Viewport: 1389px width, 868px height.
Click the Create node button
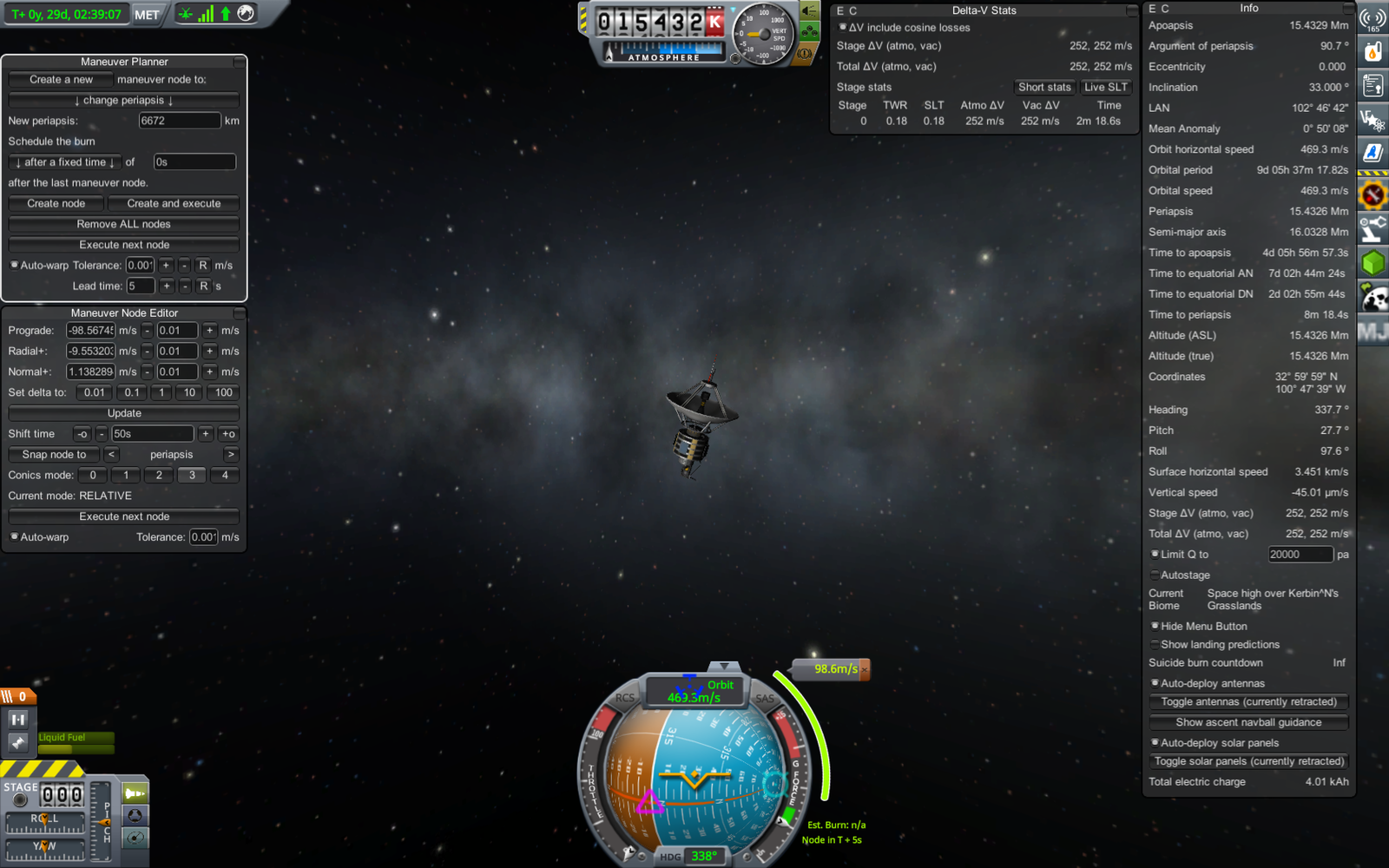tap(56, 203)
